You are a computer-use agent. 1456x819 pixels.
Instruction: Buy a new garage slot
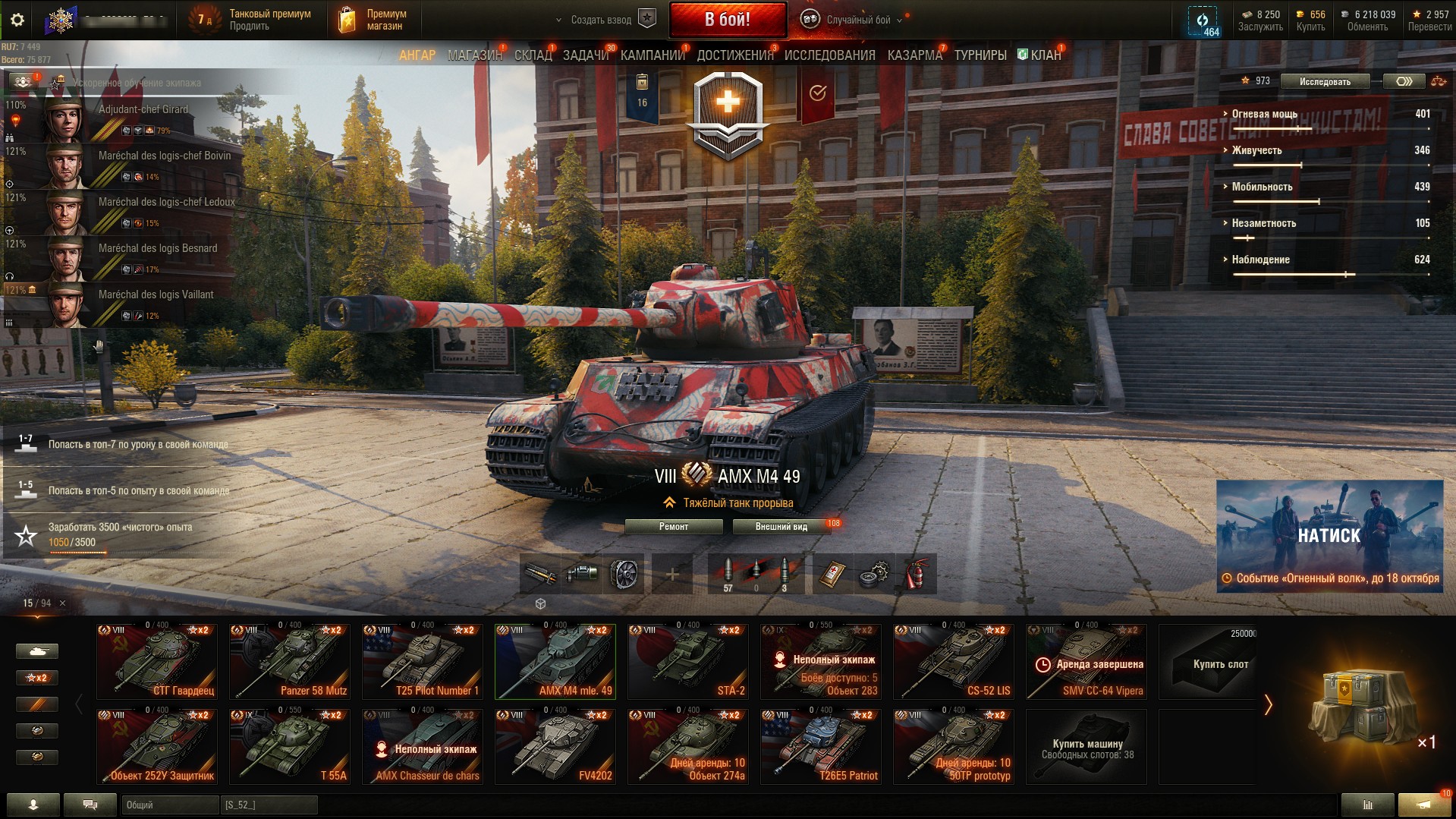click(1219, 663)
